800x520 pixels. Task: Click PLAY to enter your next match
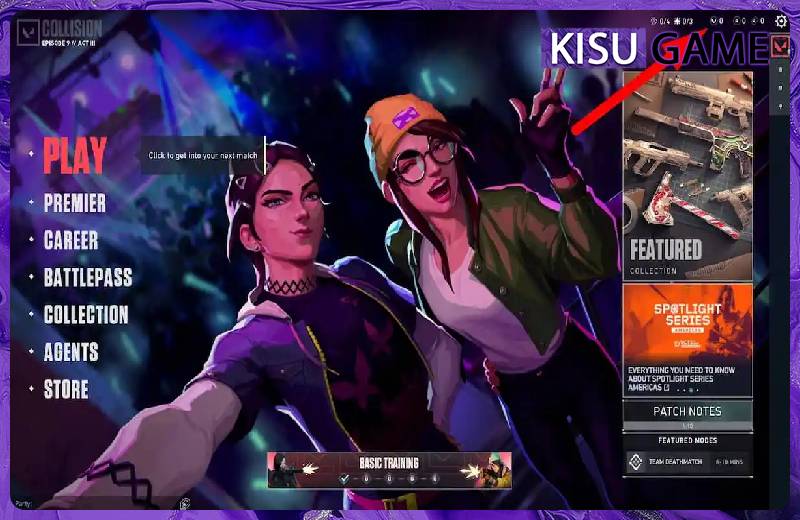[75, 155]
